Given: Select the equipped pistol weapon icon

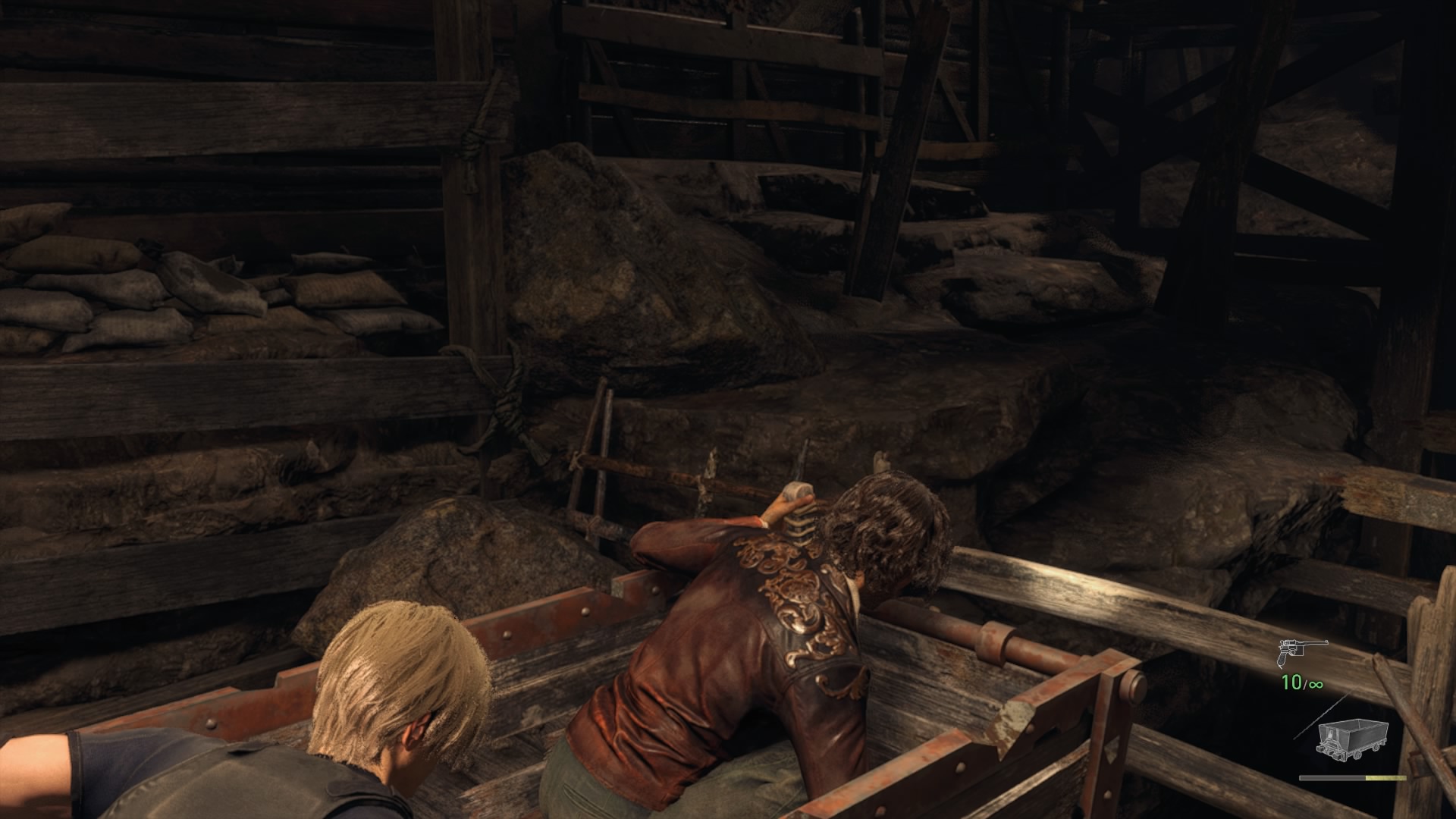Looking at the screenshot, I should [1302, 651].
